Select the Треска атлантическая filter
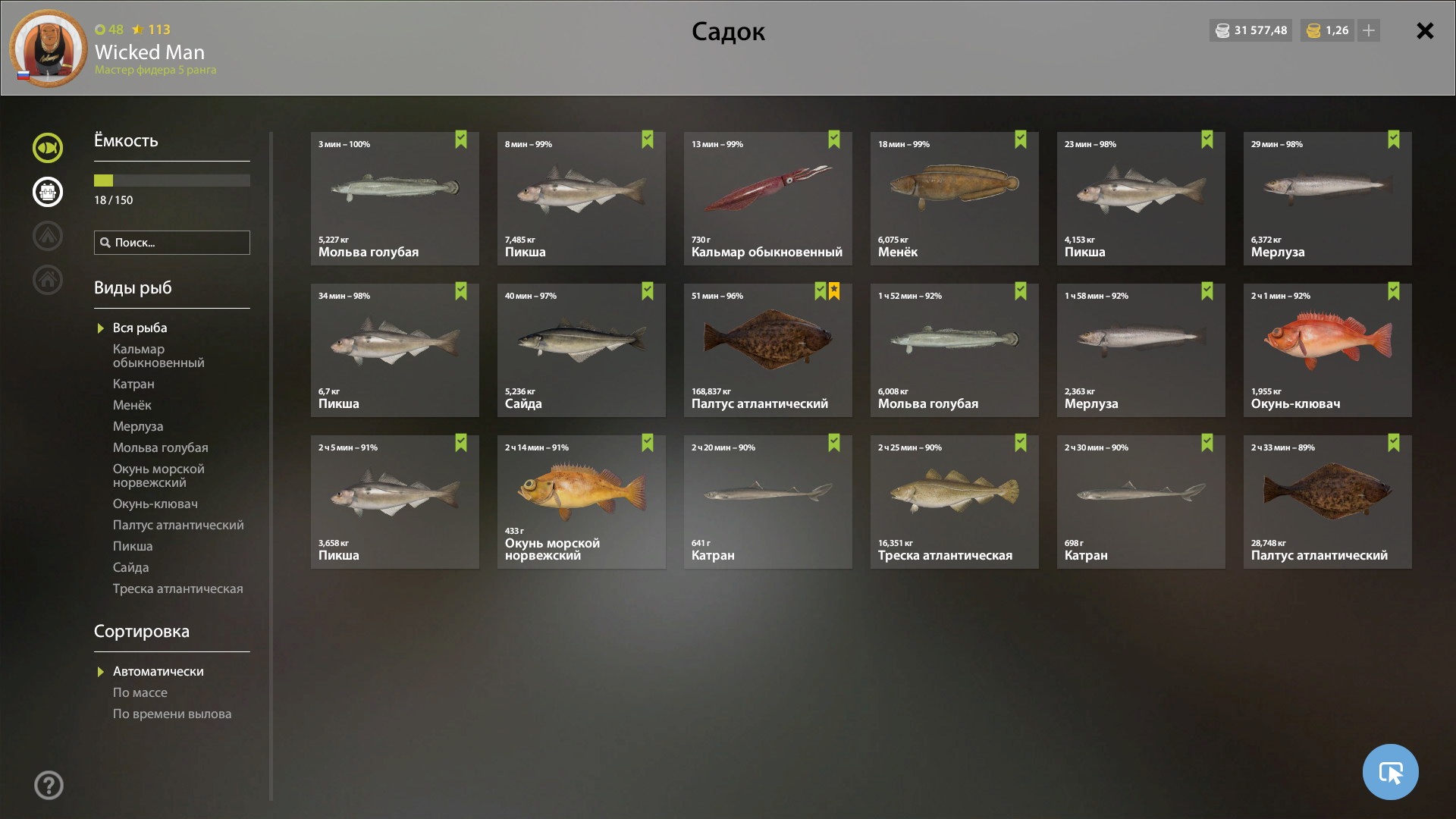Screen dimensions: 1456x819 pos(177,588)
